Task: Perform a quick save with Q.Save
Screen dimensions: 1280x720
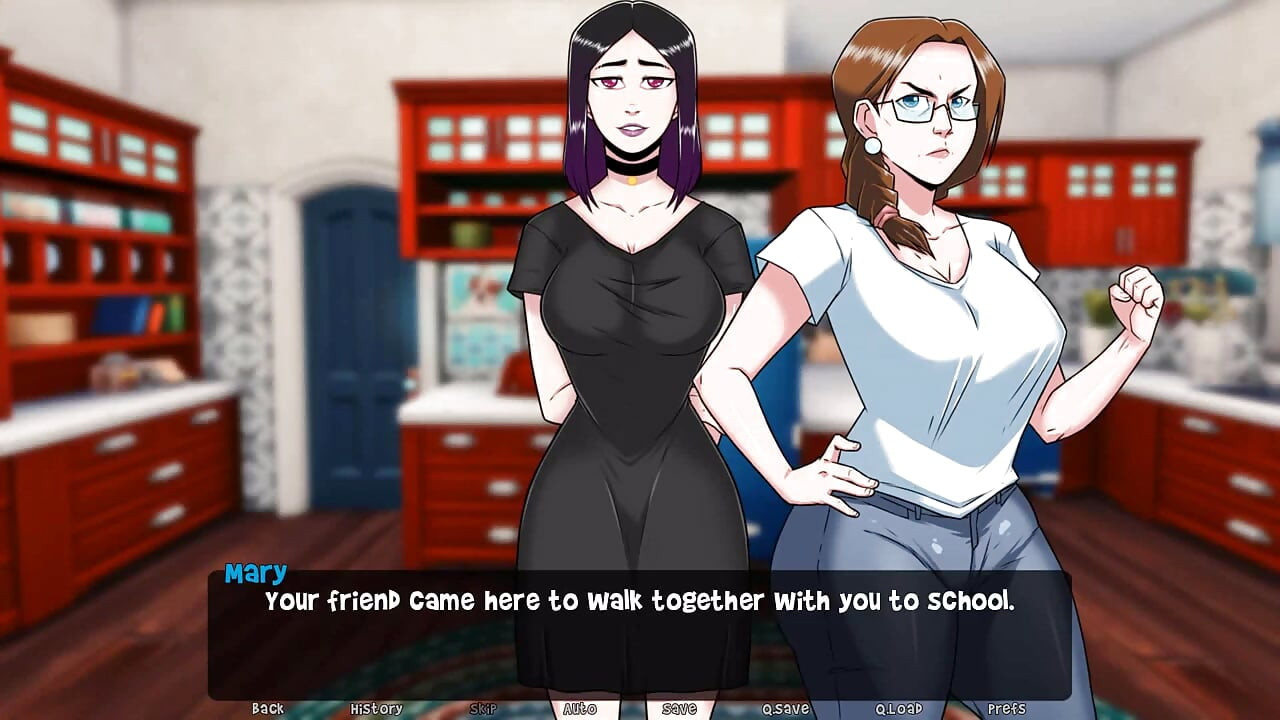Action: click(x=784, y=708)
